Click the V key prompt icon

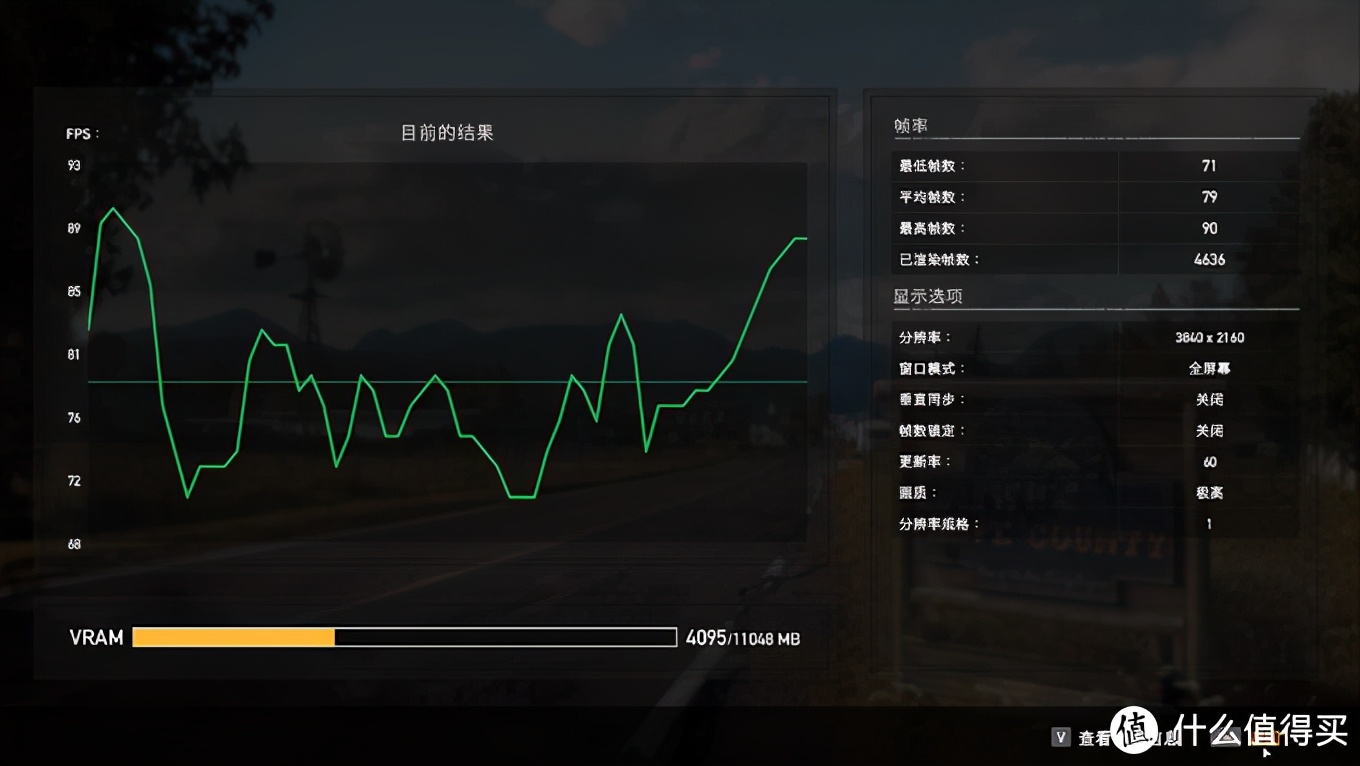[1060, 737]
